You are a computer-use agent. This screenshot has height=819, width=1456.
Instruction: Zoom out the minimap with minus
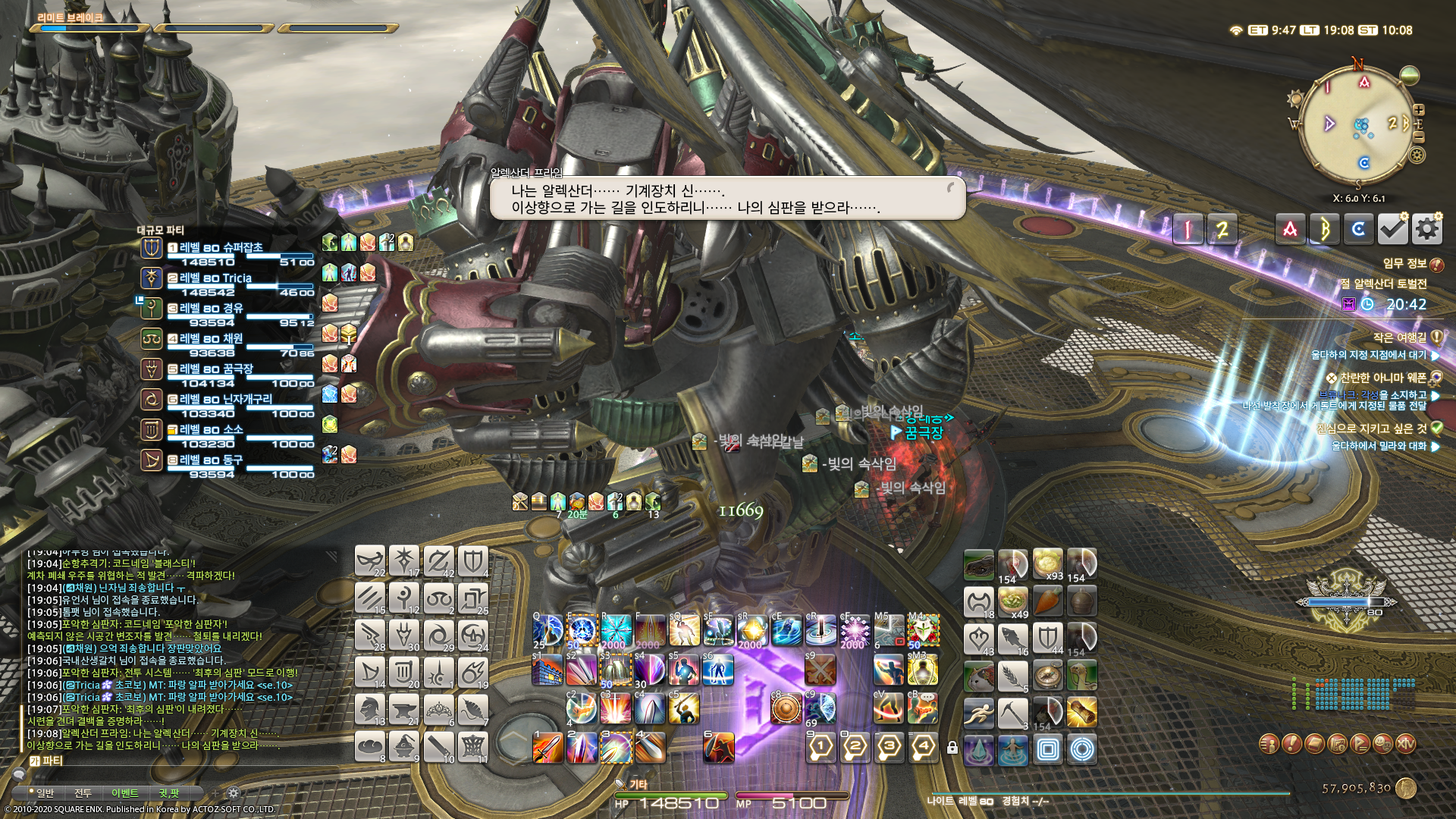click(x=1419, y=137)
